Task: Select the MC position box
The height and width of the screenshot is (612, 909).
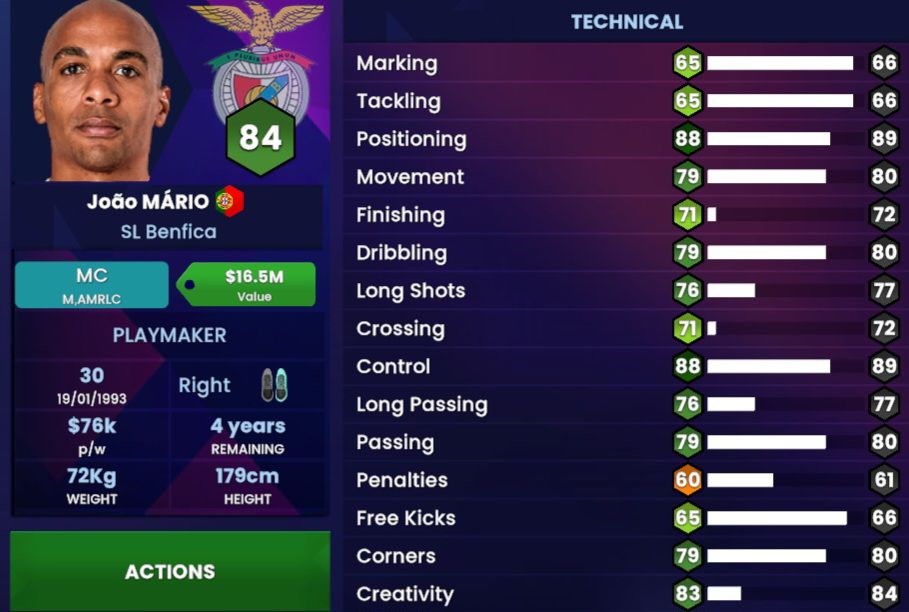Action: (91, 284)
